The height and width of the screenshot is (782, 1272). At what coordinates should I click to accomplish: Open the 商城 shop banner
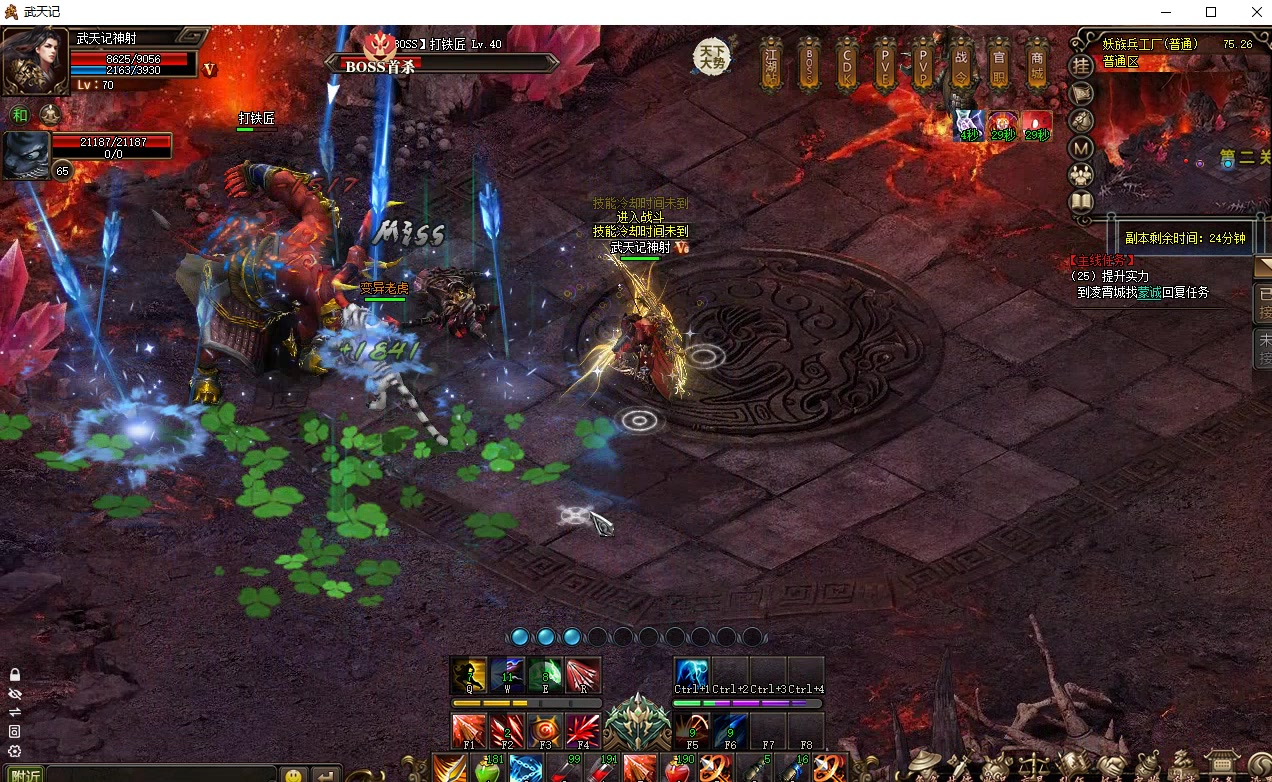pyautogui.click(x=1035, y=64)
